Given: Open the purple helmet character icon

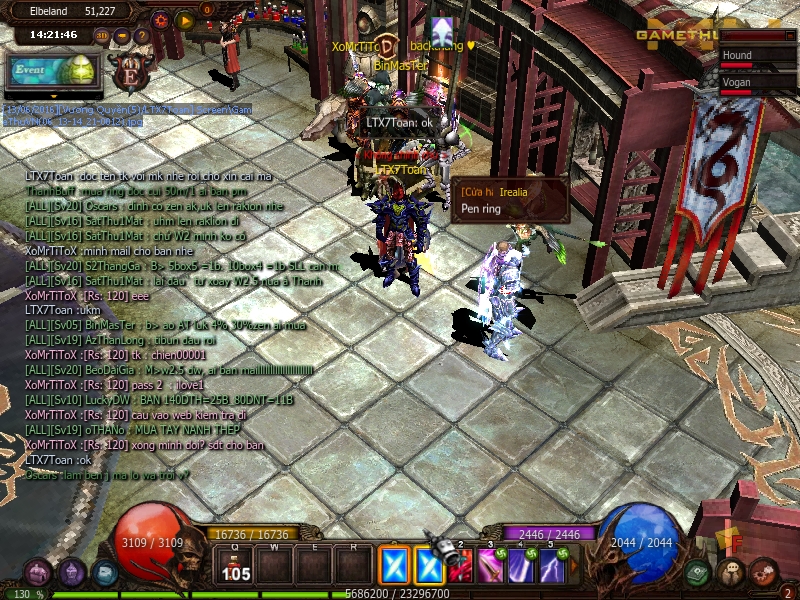Looking at the screenshot, I should [71, 573].
